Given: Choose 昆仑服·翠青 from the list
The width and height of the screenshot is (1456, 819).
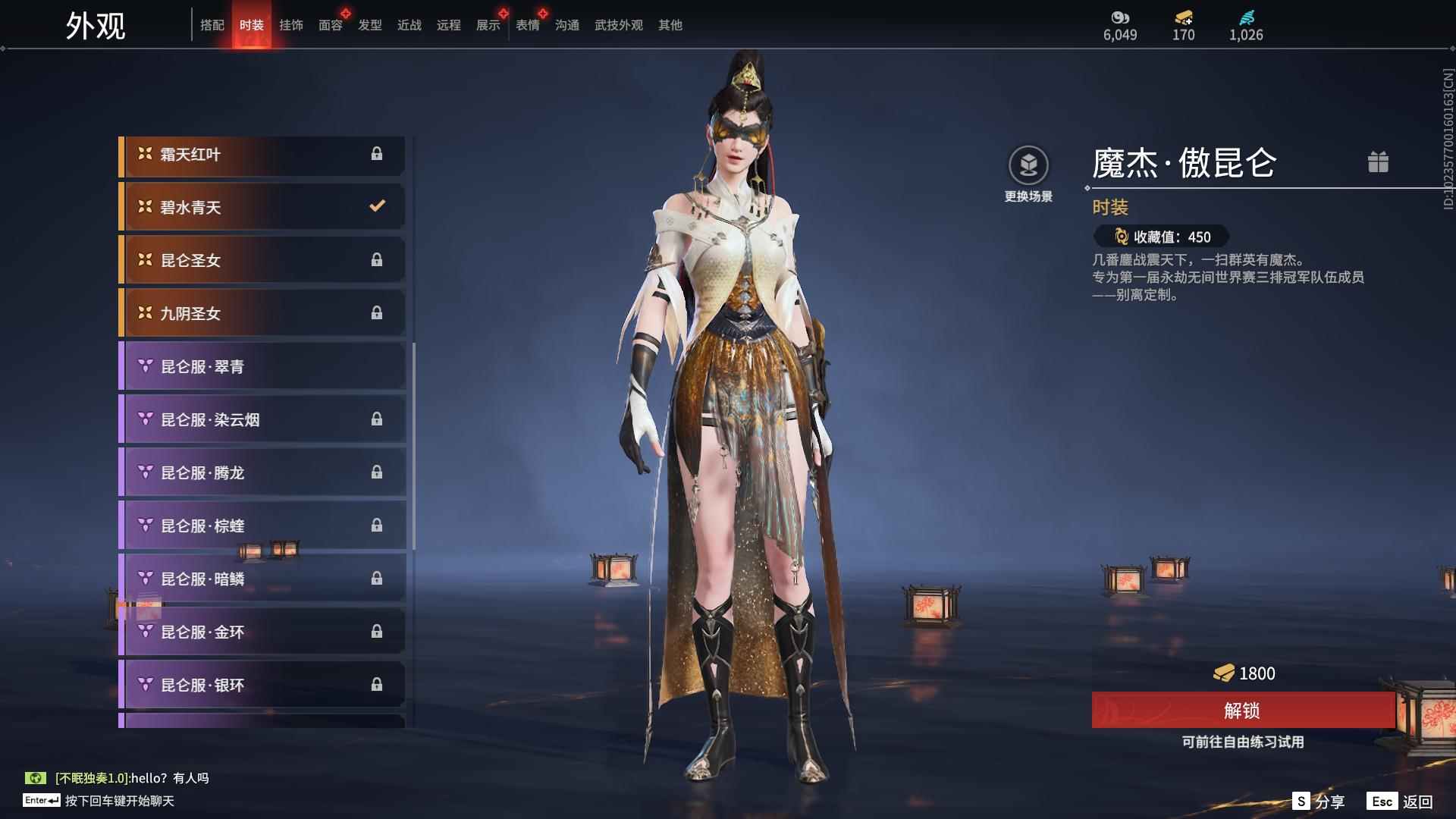Looking at the screenshot, I should [262, 367].
